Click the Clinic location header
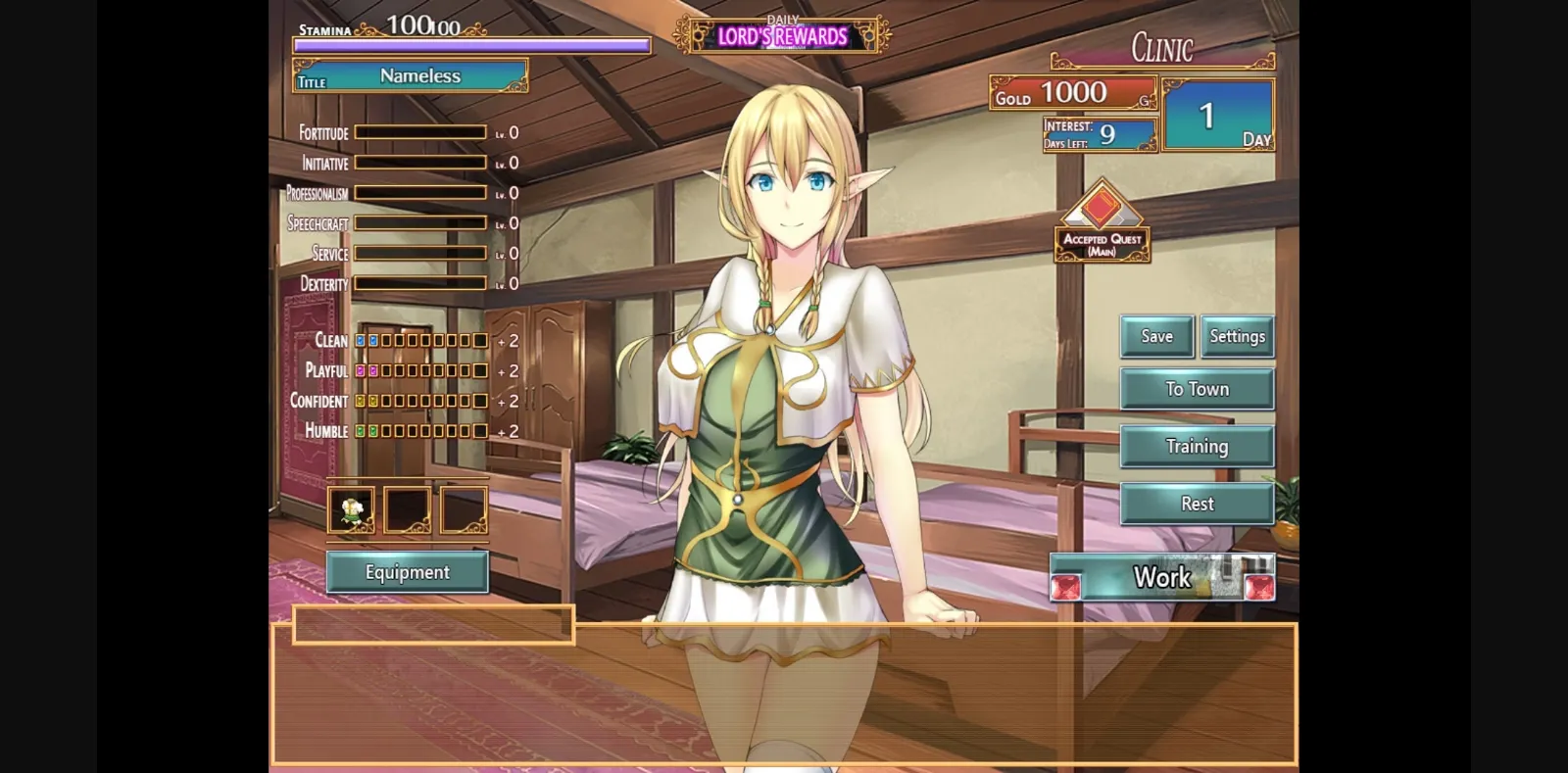The width and height of the screenshot is (1568, 773). coord(1161,47)
